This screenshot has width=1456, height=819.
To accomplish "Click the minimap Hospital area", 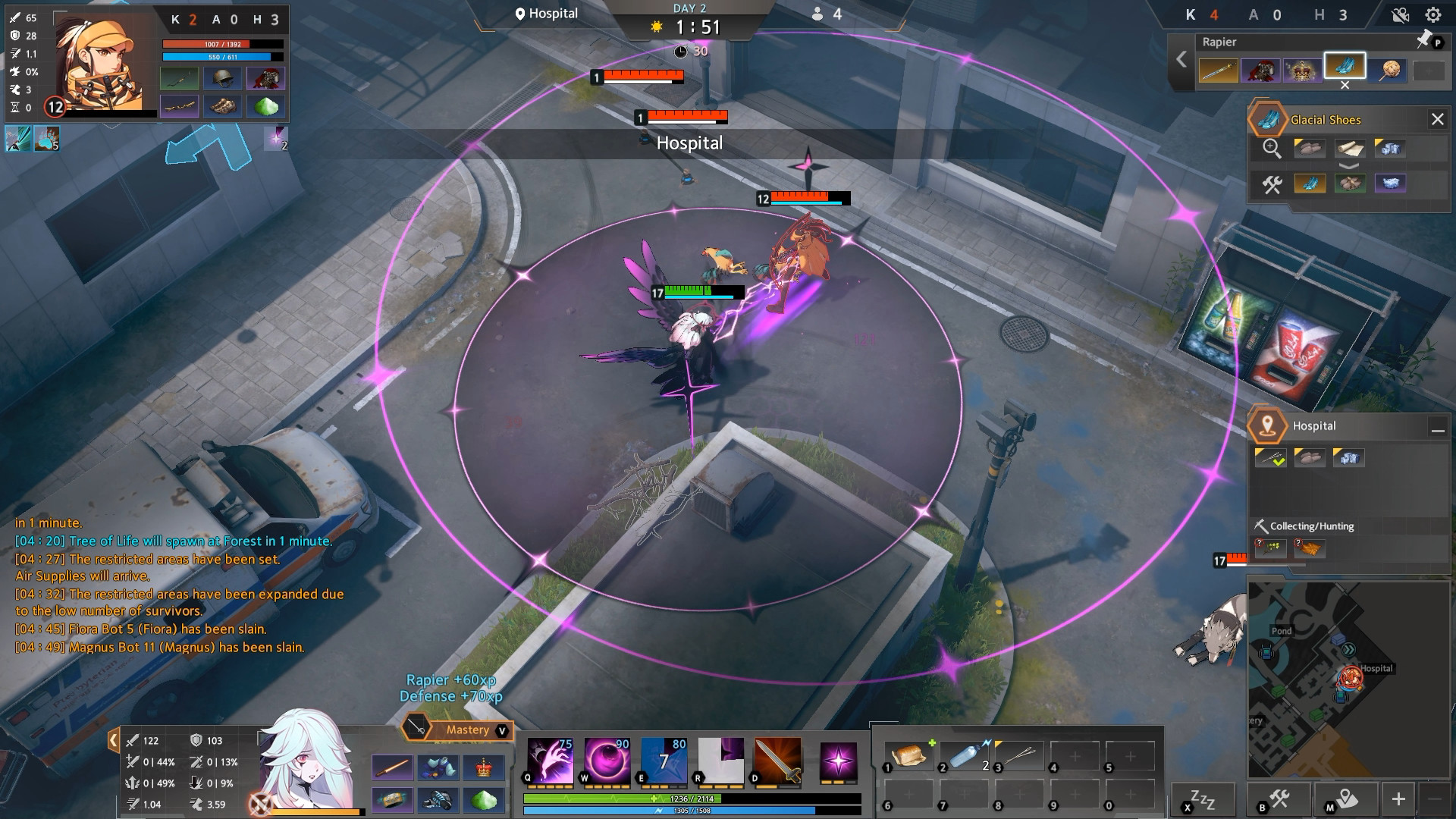I will pos(1351,677).
